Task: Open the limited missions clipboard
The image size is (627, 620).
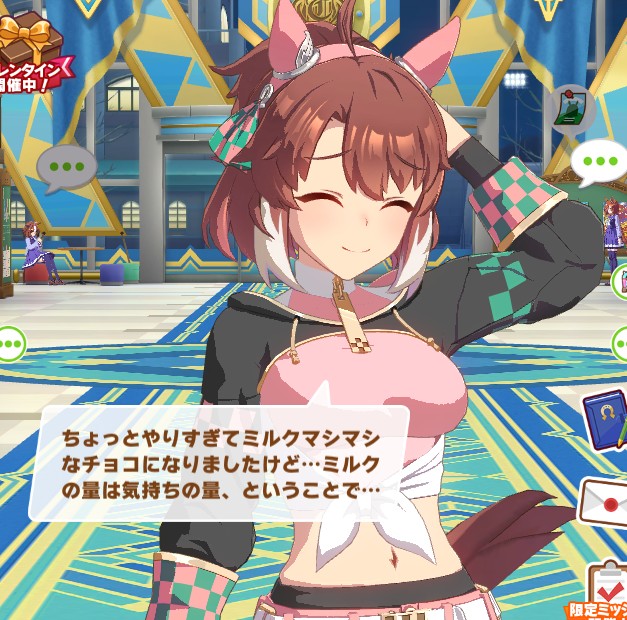Action: 604,588
